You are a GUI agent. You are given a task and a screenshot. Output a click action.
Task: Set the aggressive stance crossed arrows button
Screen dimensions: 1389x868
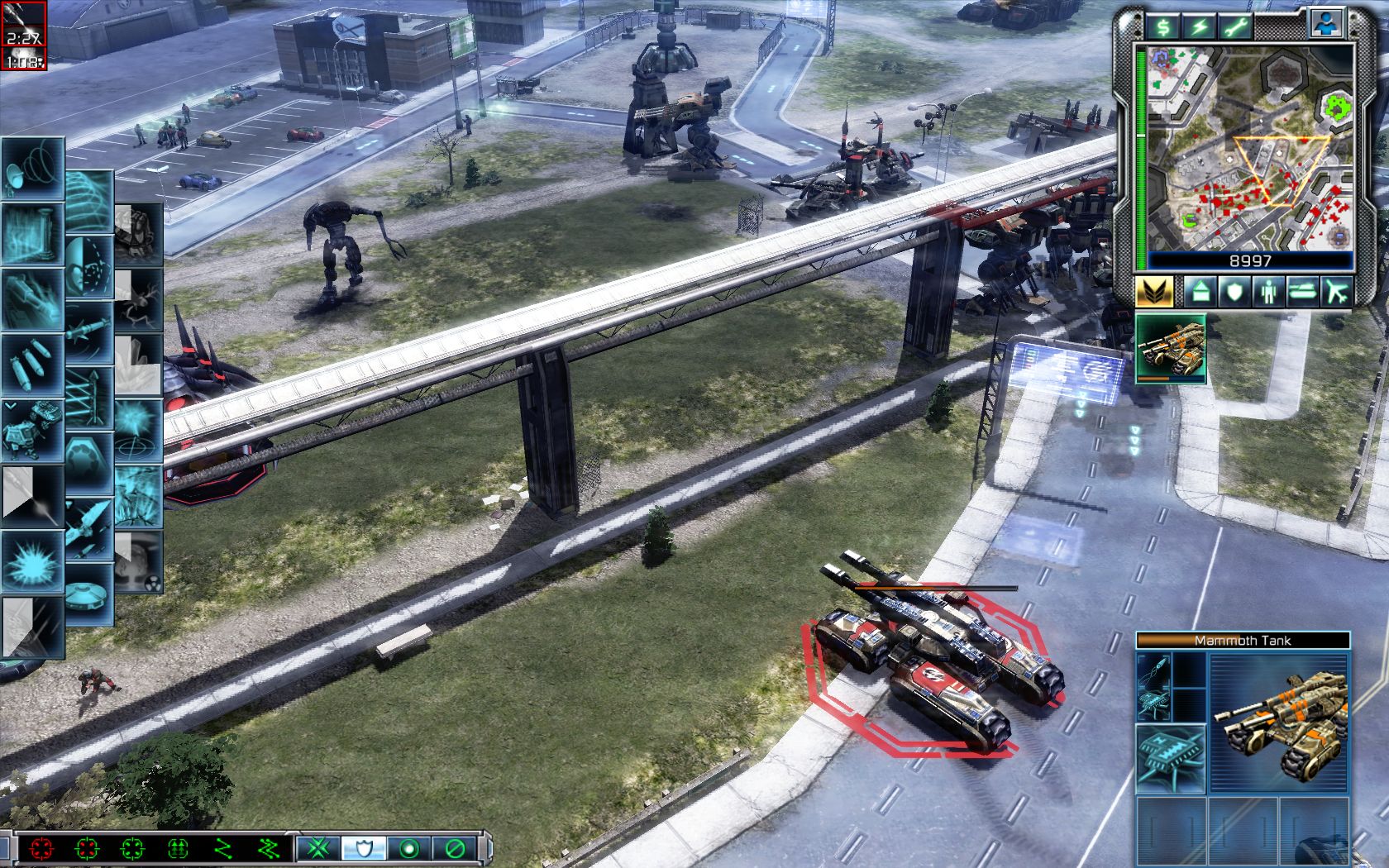click(x=315, y=848)
